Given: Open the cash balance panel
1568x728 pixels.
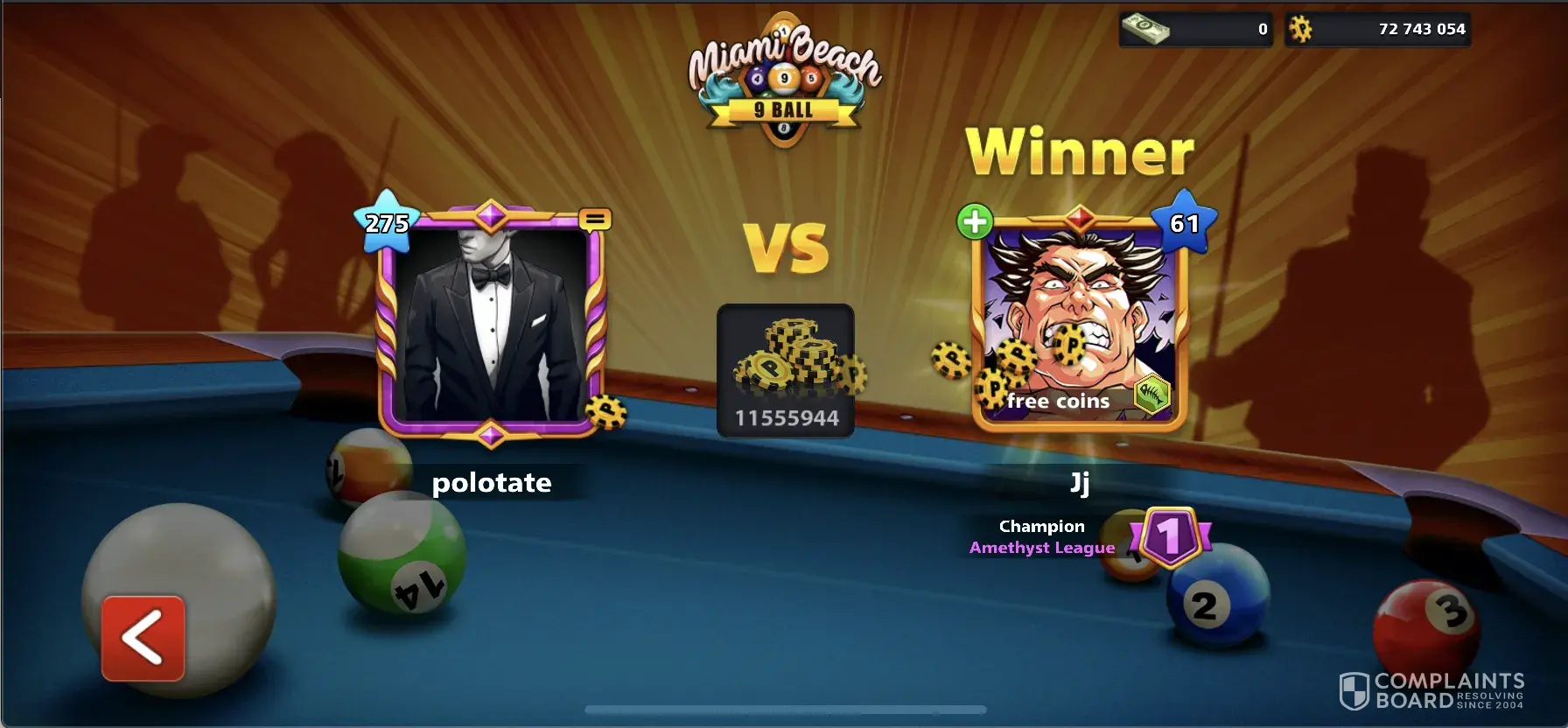Looking at the screenshot, I should 1195,29.
